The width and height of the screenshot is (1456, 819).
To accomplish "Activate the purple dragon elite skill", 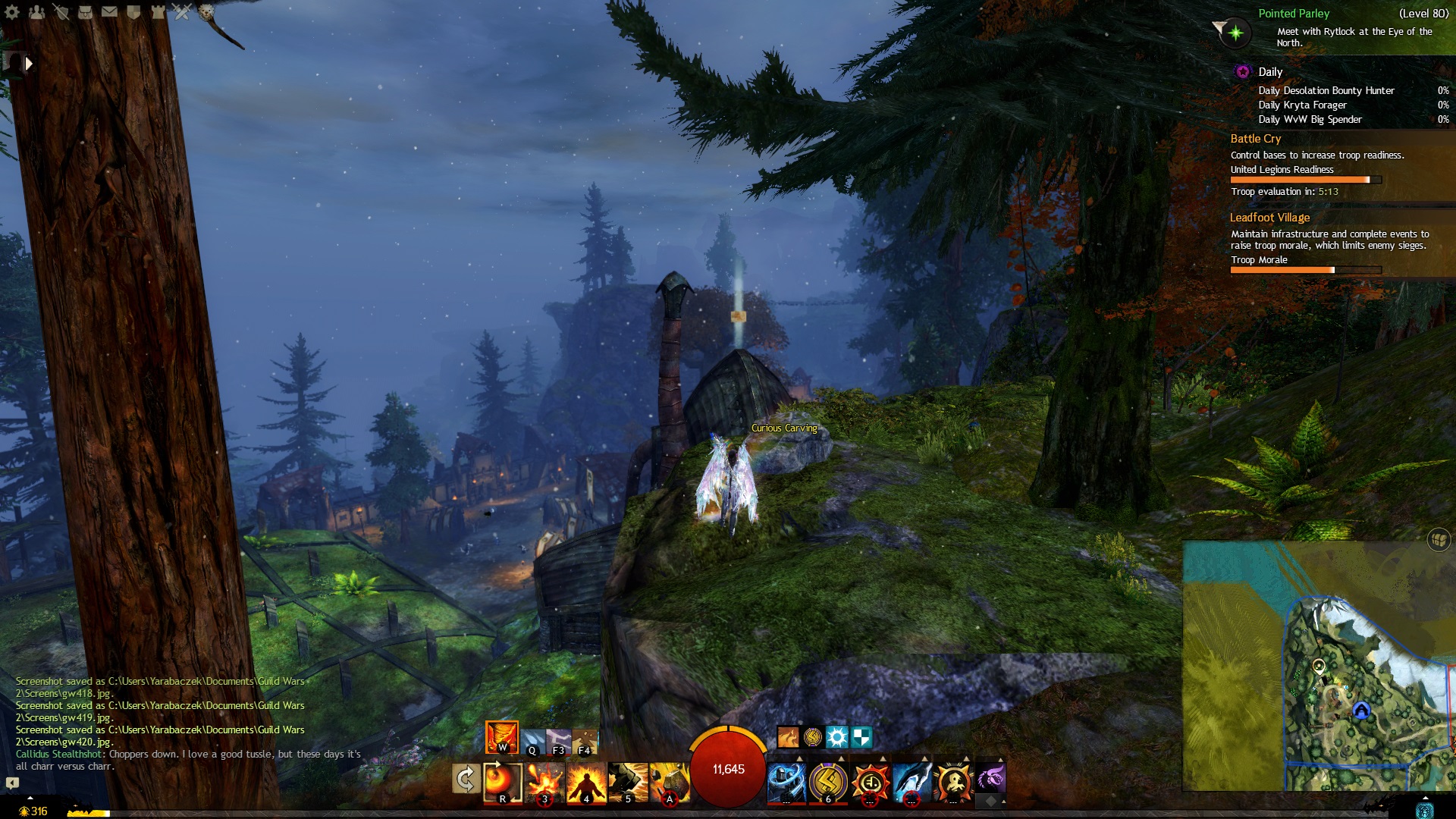I will 990,779.
